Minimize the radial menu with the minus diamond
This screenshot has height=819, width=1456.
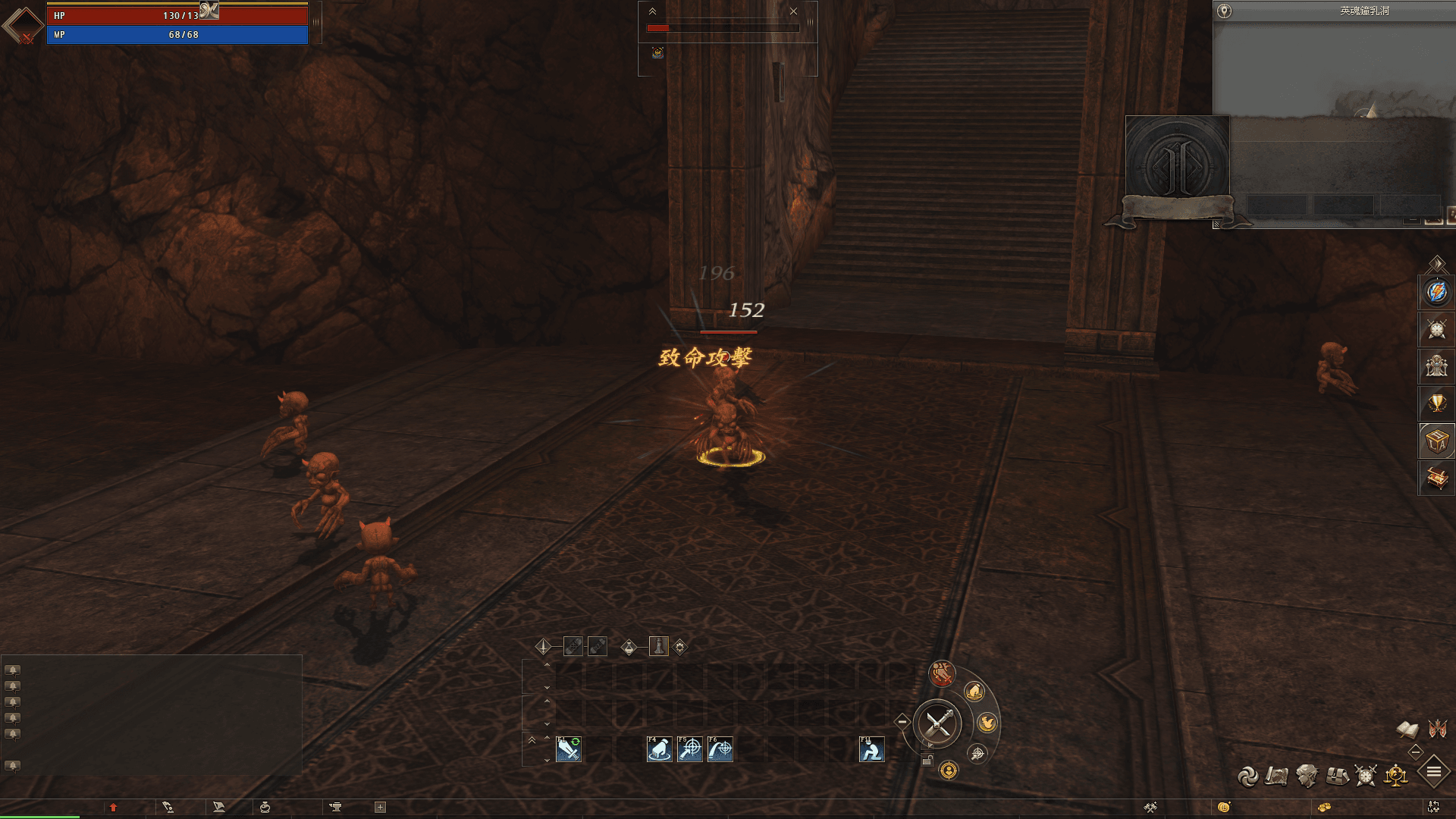coord(902,720)
